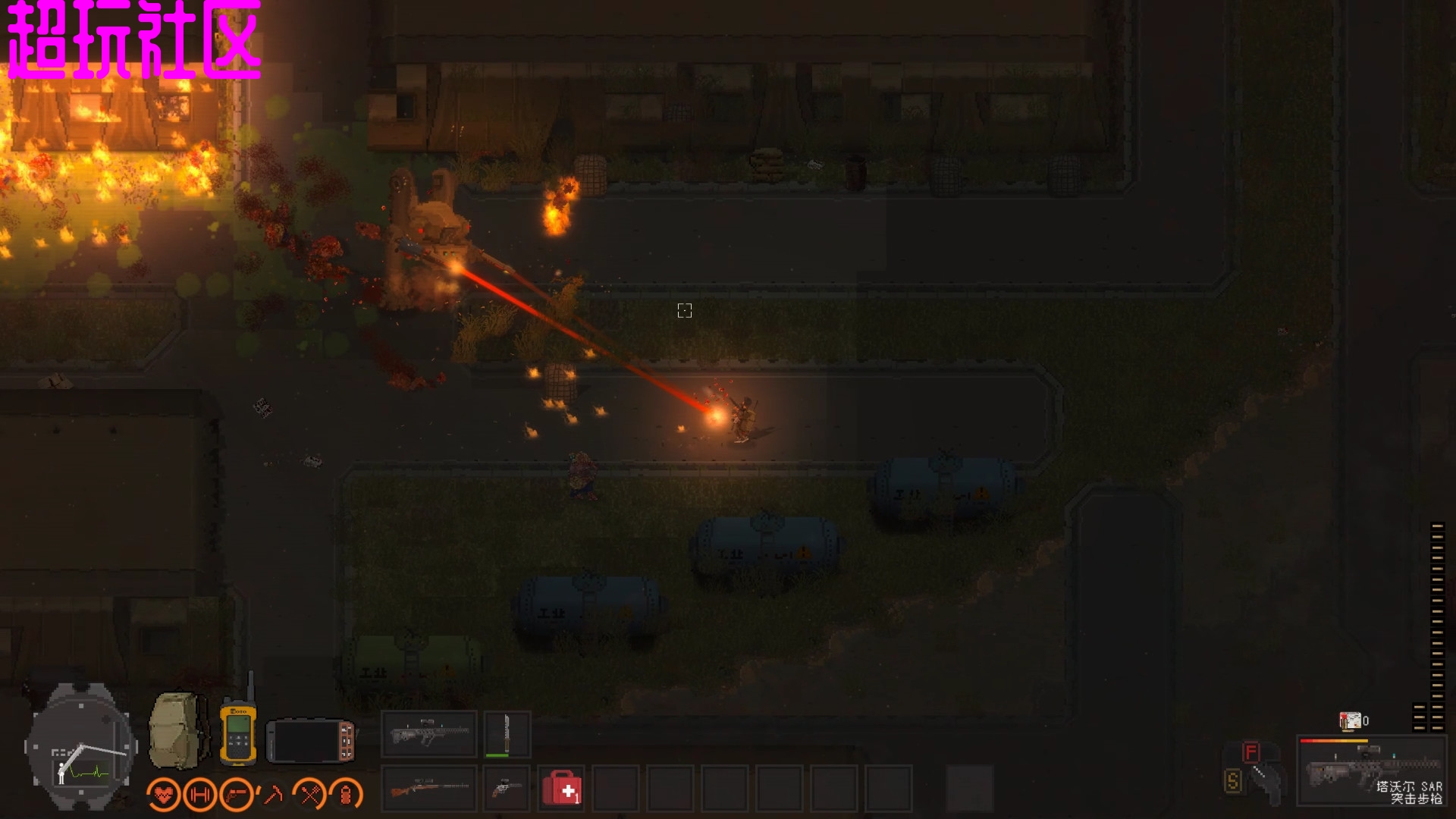Click the equipped Tavor SAR weapon panel
This screenshot has height=819, width=1456.
coord(1371,771)
